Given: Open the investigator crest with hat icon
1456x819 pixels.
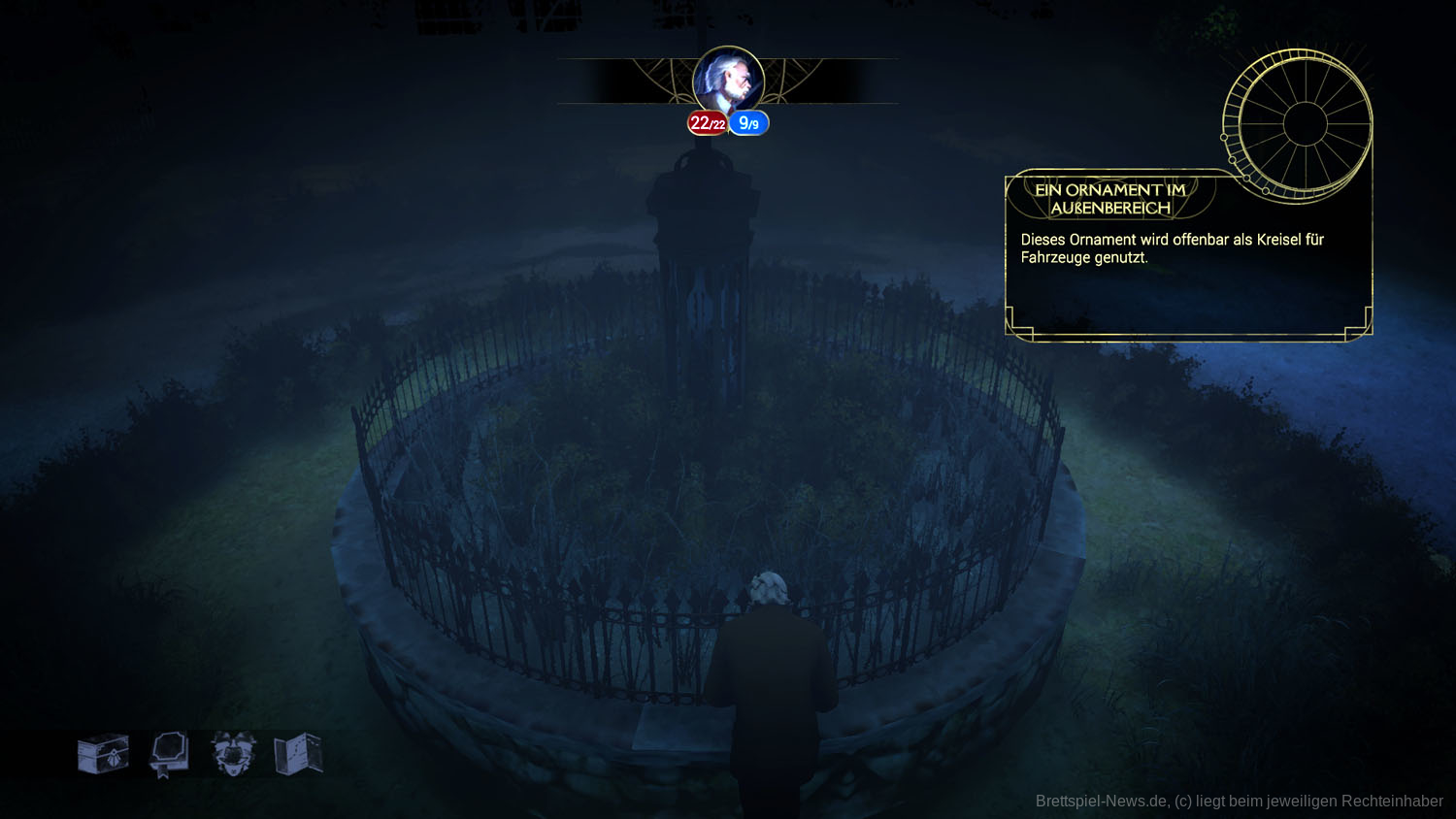Looking at the screenshot, I should pyautogui.click(x=233, y=754).
